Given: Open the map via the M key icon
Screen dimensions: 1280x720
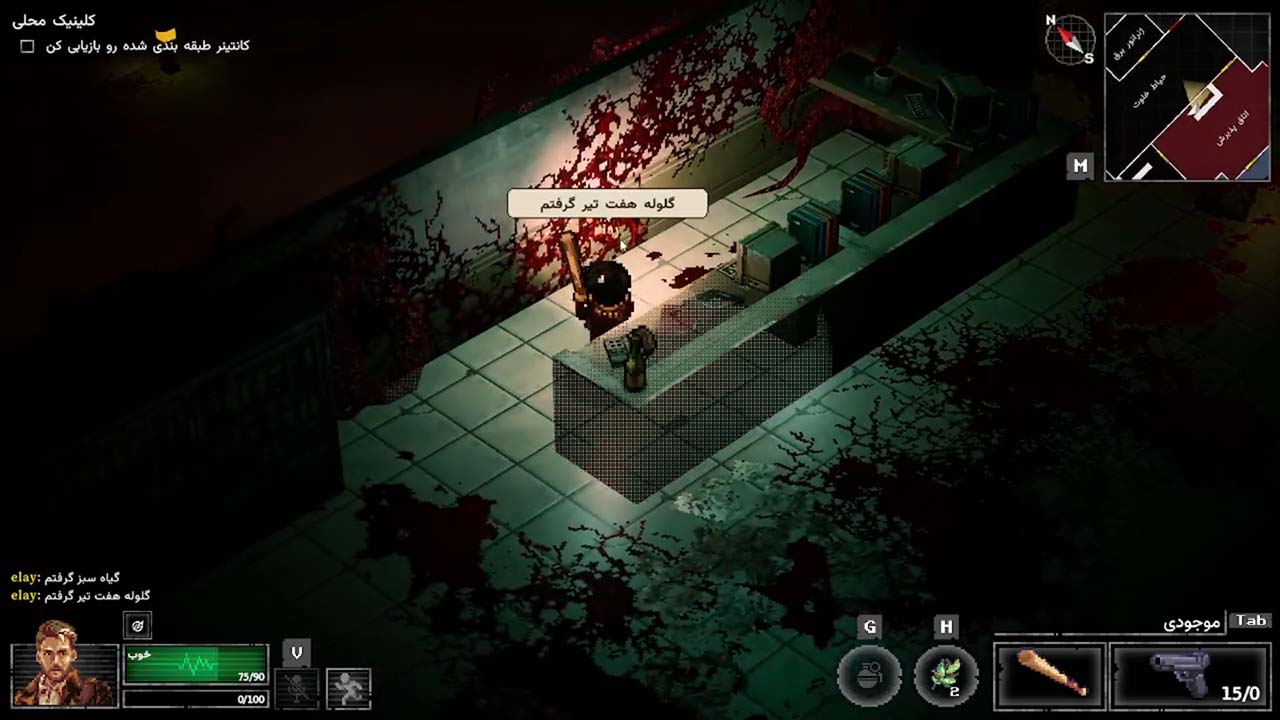Looking at the screenshot, I should pos(1080,166).
